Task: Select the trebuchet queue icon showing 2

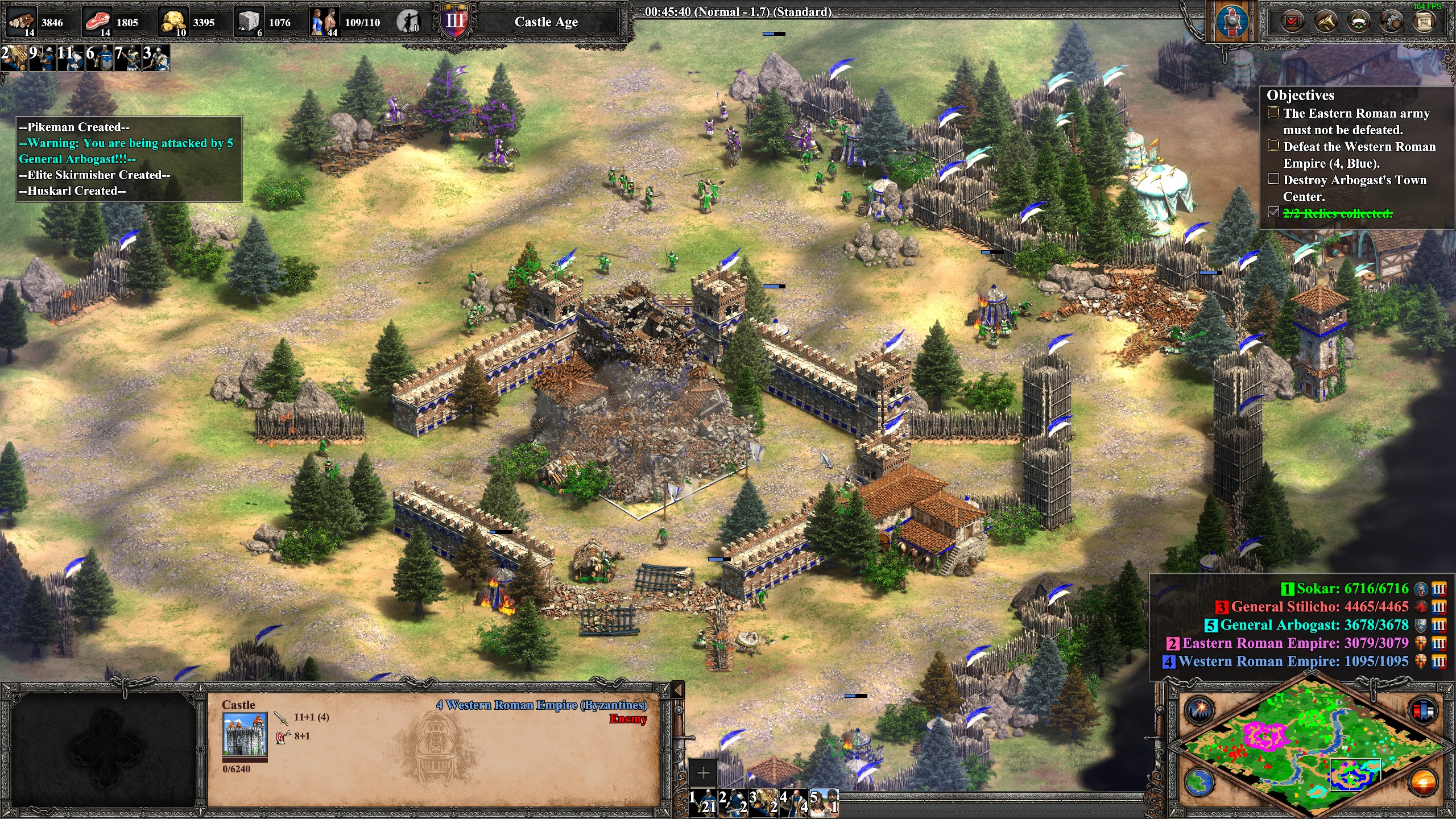Action: (x=14, y=58)
